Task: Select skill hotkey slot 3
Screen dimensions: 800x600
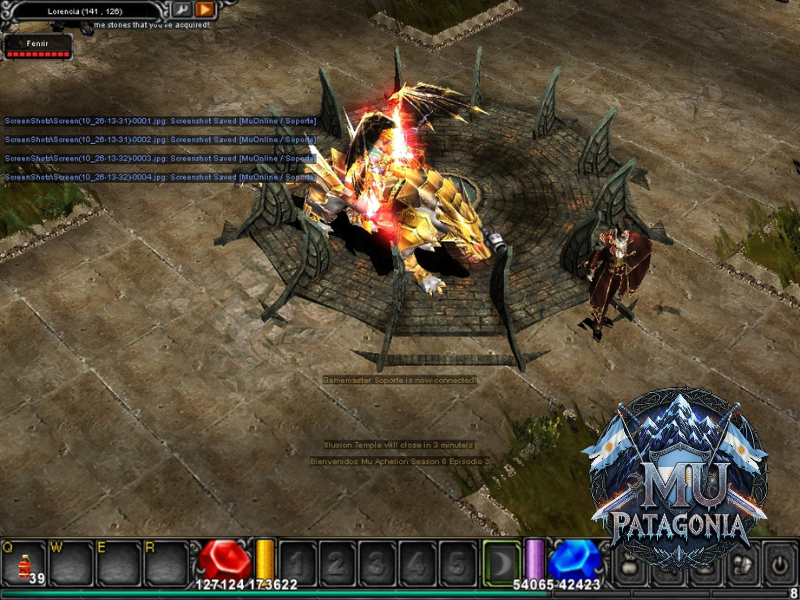Action: pyautogui.click(x=377, y=562)
